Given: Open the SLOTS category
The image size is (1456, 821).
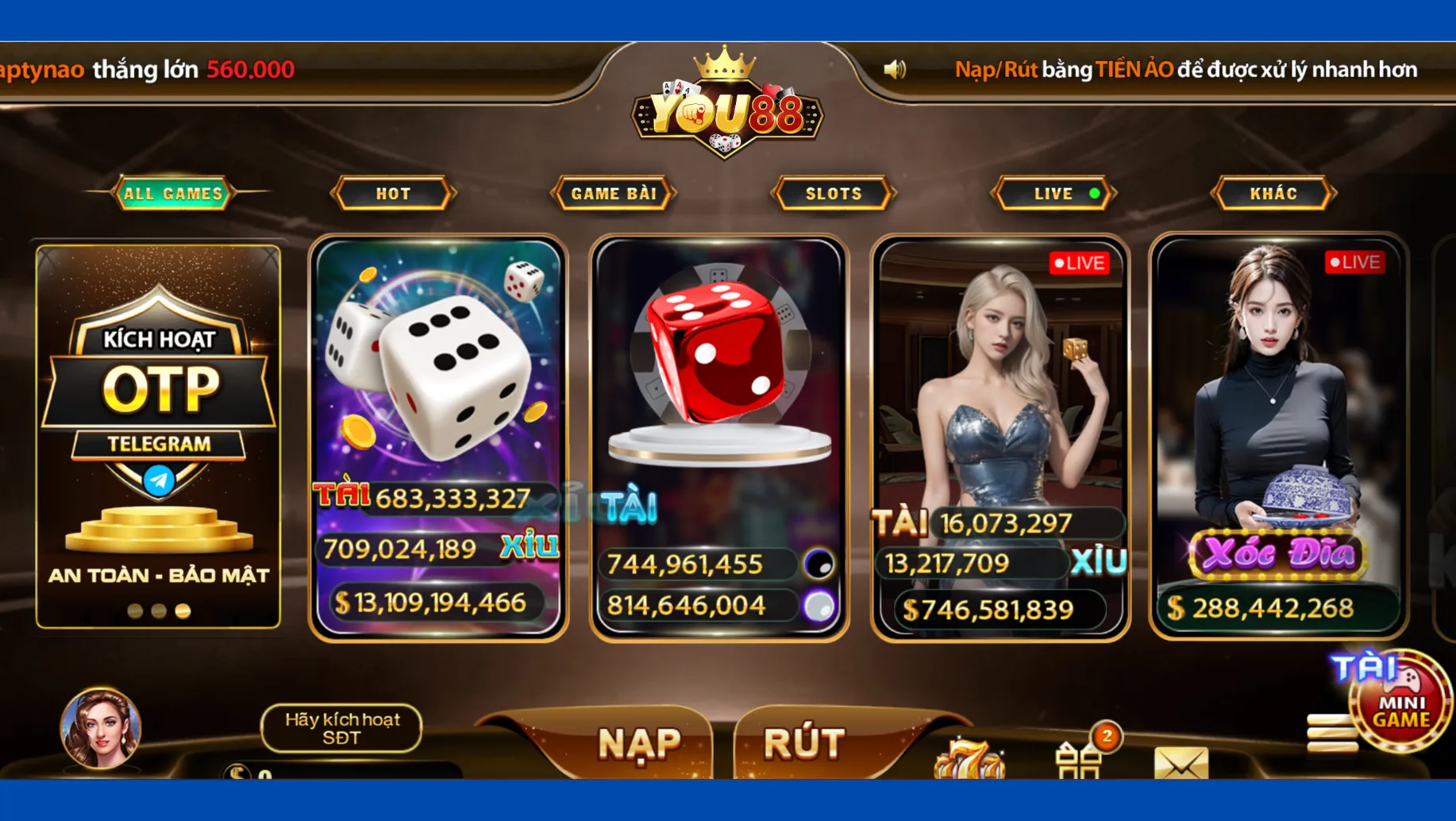Looking at the screenshot, I should point(834,192).
